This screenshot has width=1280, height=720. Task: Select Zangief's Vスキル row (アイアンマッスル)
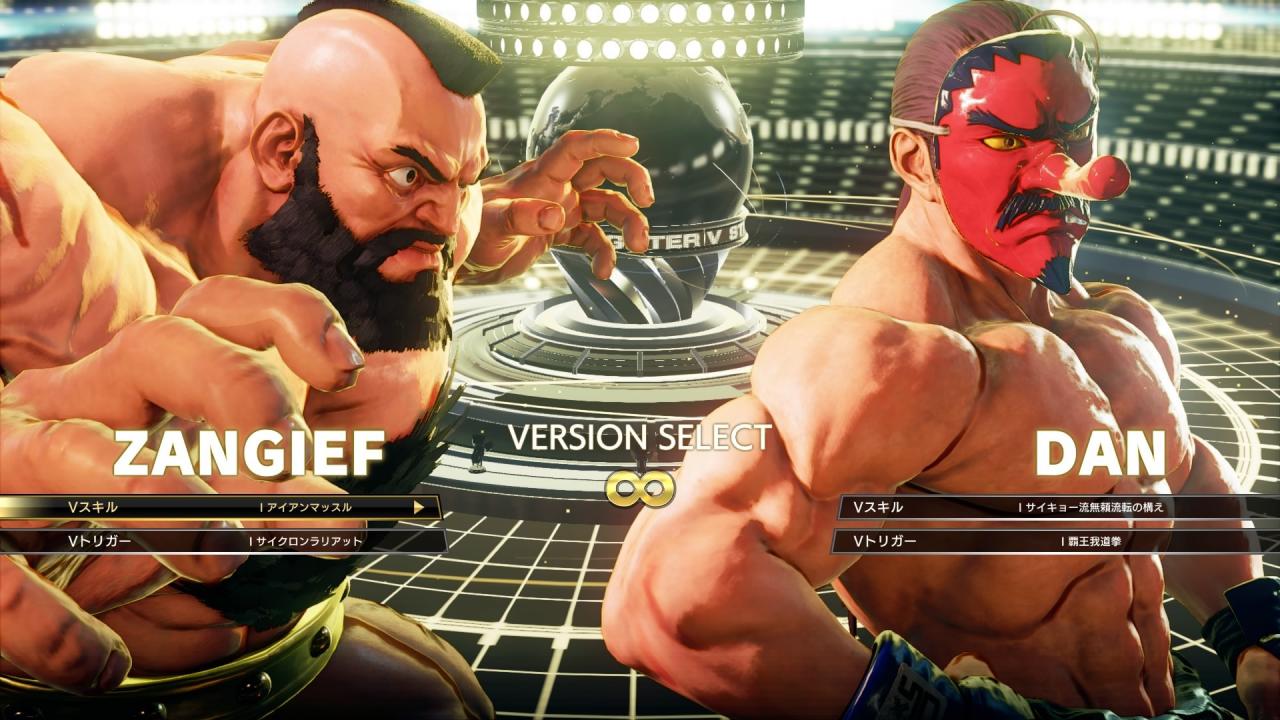click(x=220, y=507)
